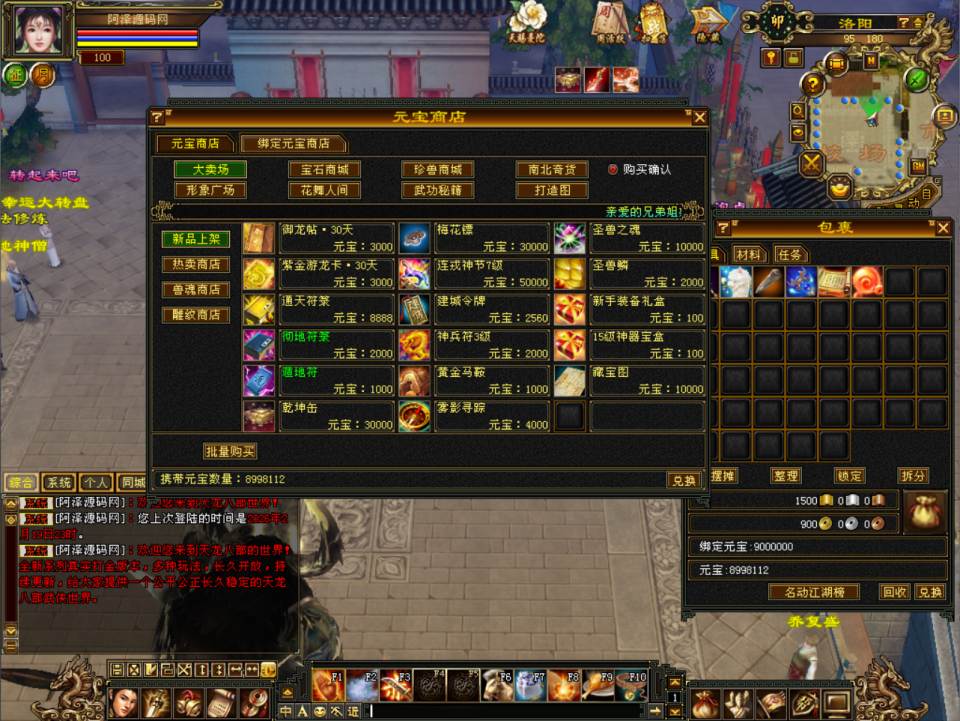
Task: Switch to the 绑定元宝商店 tab
Action: point(293,144)
